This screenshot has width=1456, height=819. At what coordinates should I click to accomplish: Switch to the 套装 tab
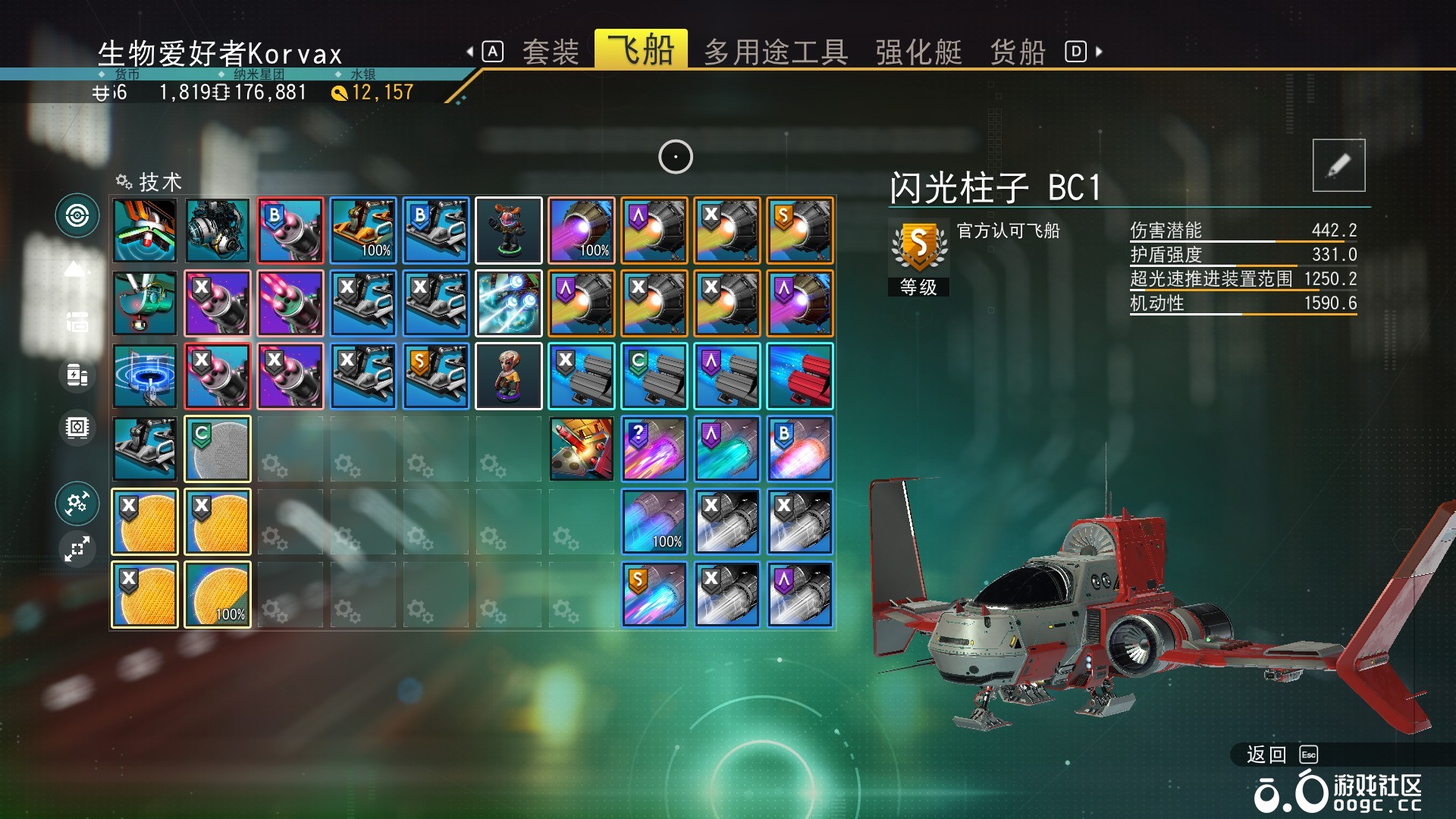click(551, 52)
